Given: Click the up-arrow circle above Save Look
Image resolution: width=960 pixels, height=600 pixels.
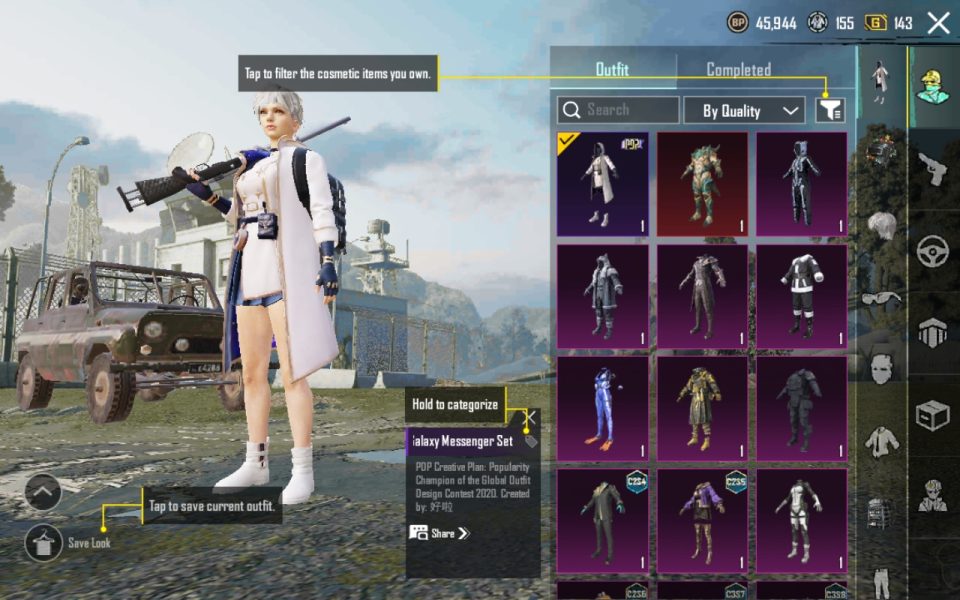Looking at the screenshot, I should pos(44,491).
